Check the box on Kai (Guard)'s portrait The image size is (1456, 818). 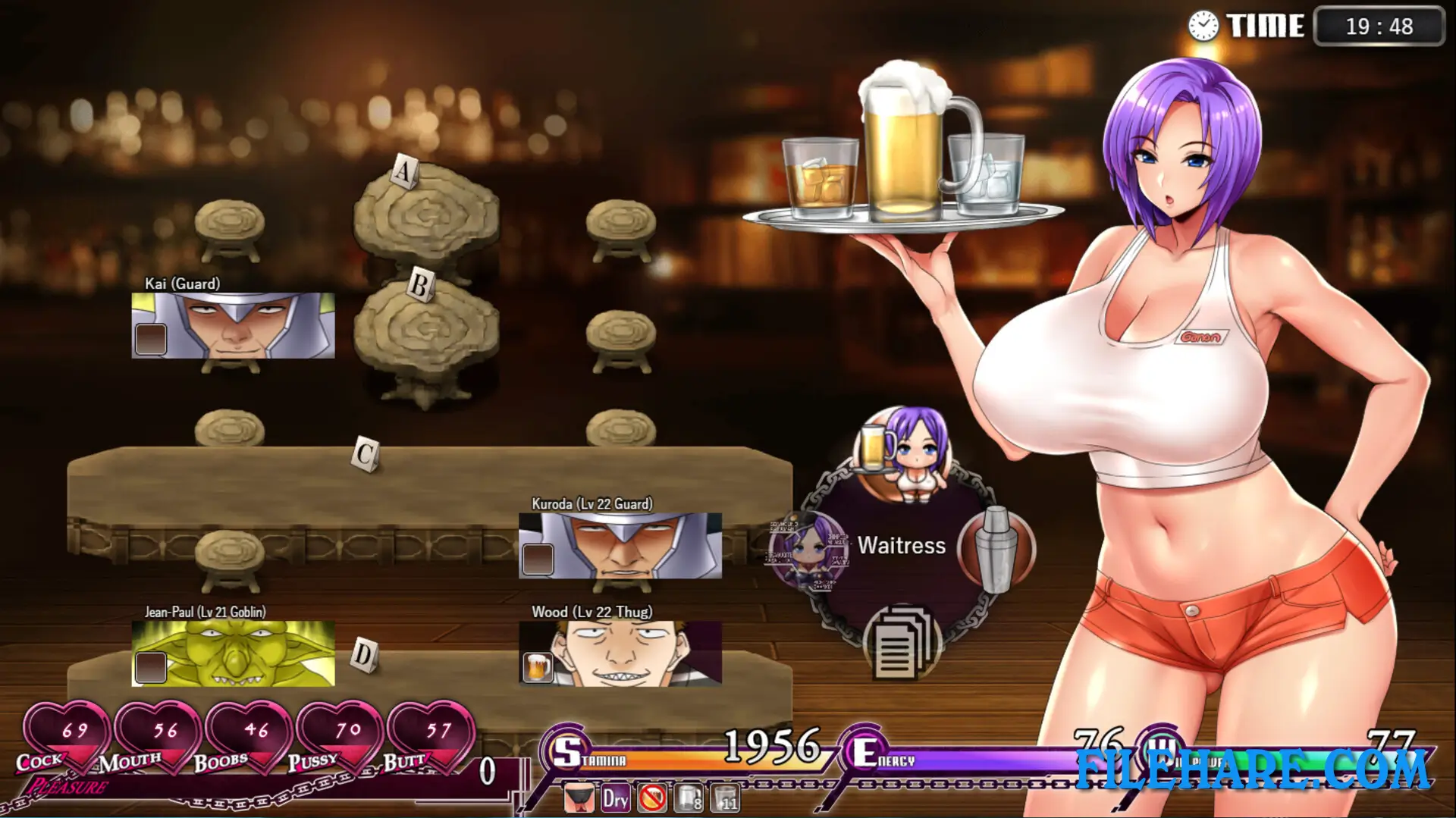tap(149, 339)
